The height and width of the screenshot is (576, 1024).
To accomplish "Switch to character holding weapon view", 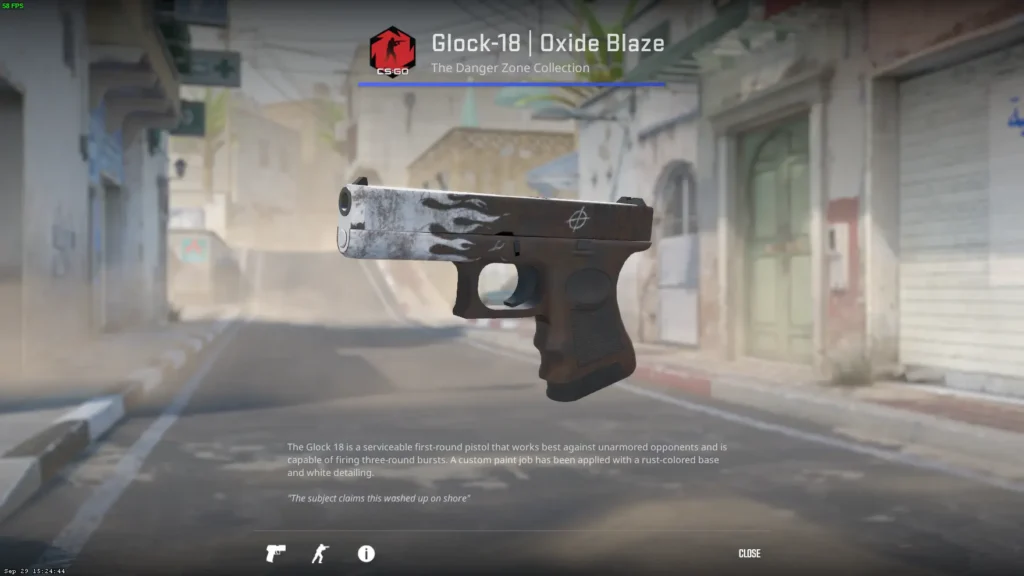I will point(320,553).
